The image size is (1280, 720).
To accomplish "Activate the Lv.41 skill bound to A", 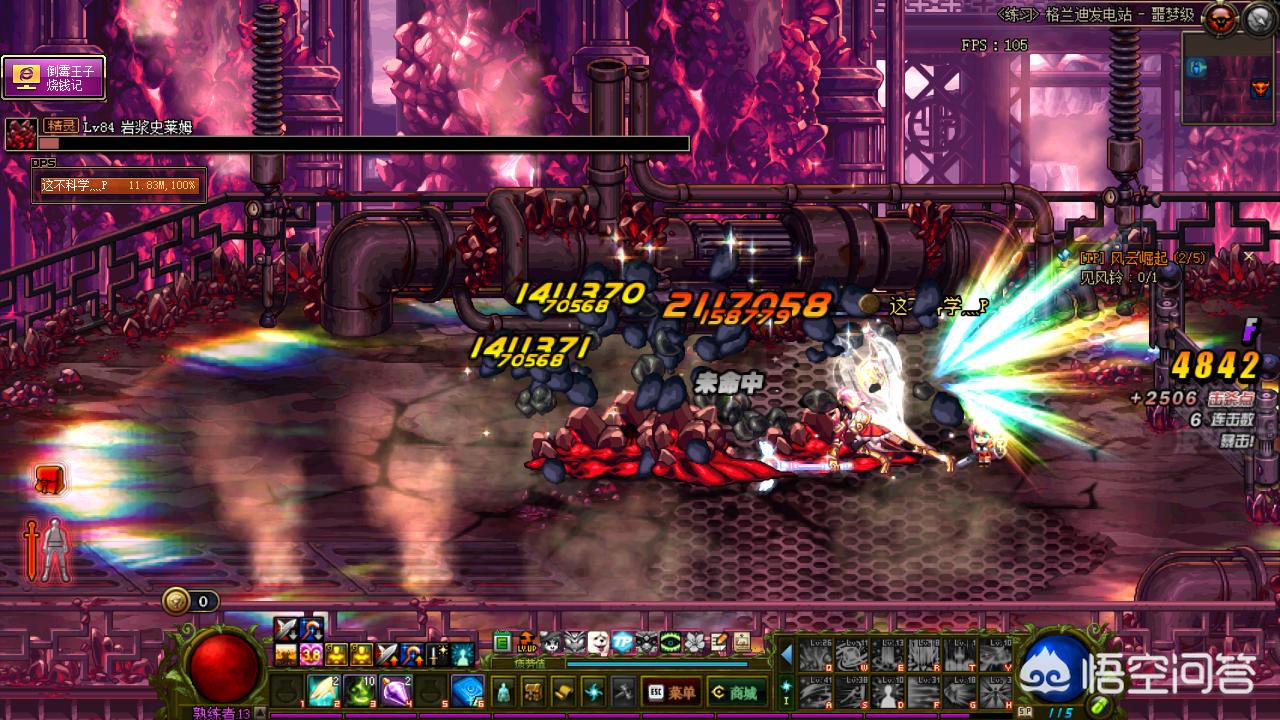I will (x=815, y=691).
